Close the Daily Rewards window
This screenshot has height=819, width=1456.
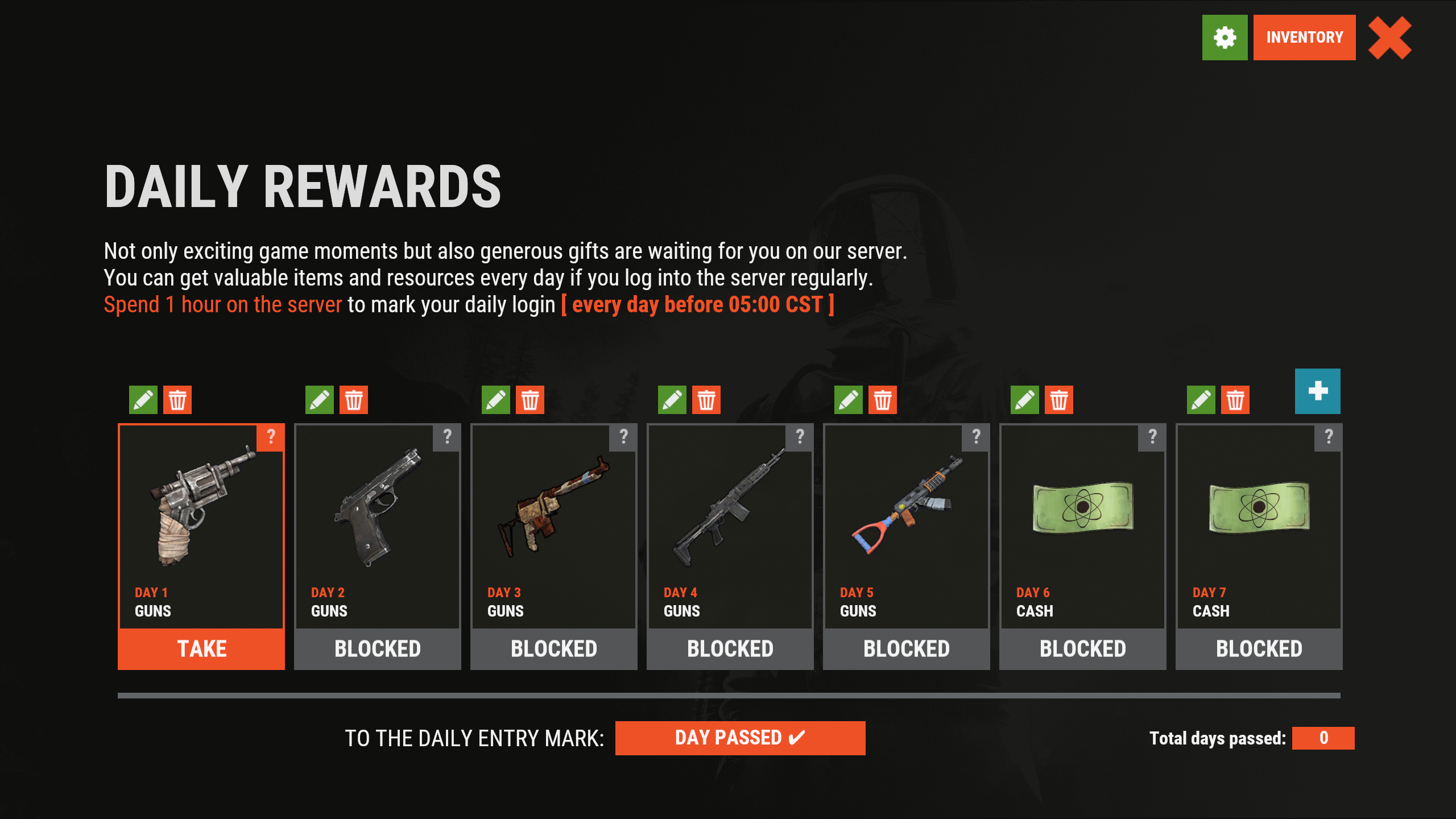coord(1389,38)
